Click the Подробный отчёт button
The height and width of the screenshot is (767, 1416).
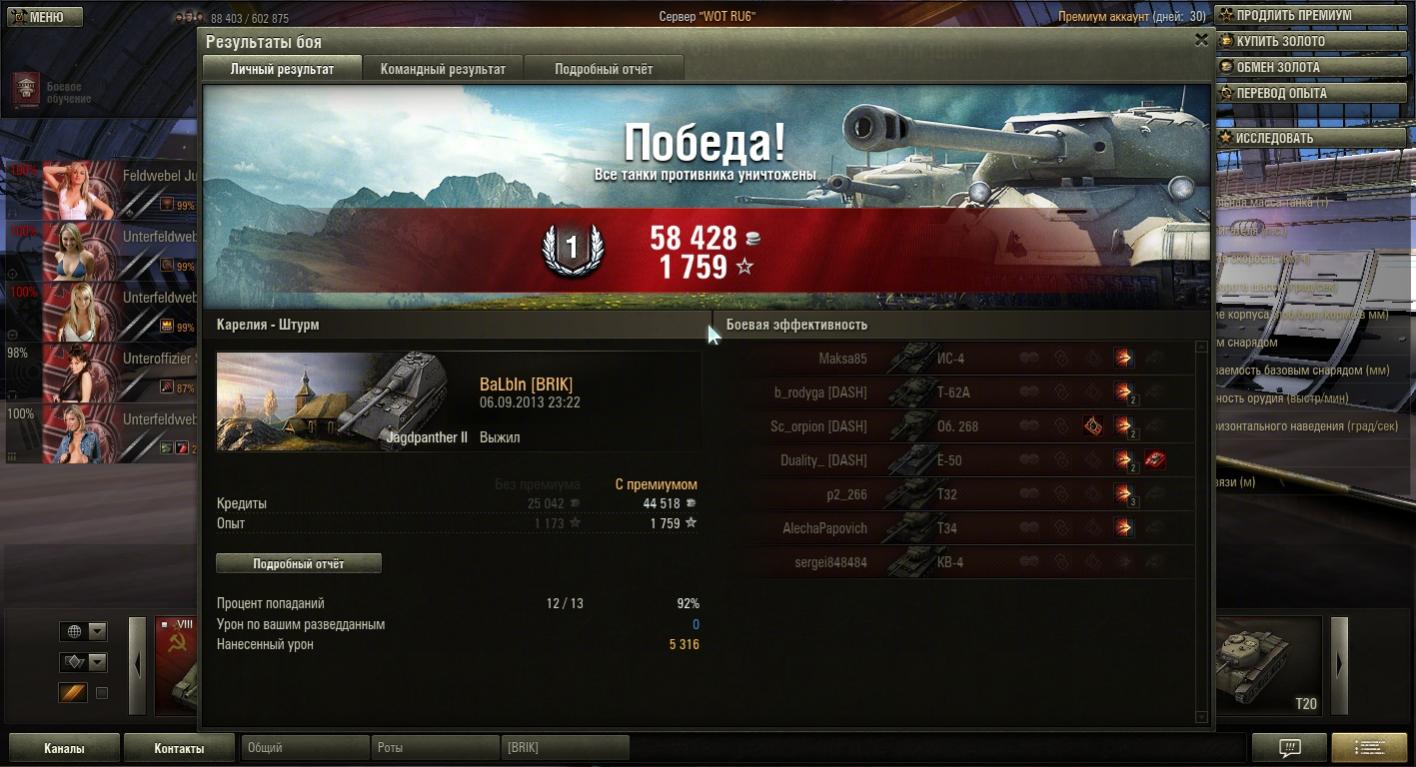coord(298,564)
